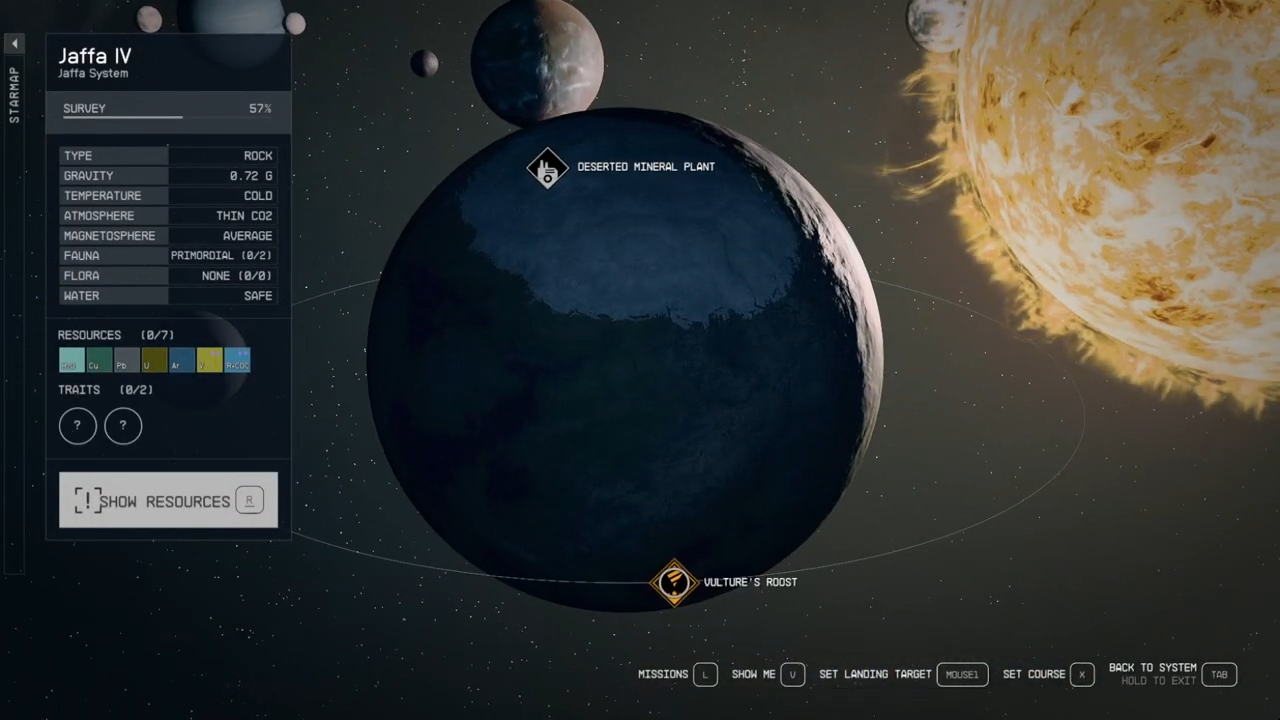
Task: Select the water (H2O) resource tile
Action: pos(71,360)
